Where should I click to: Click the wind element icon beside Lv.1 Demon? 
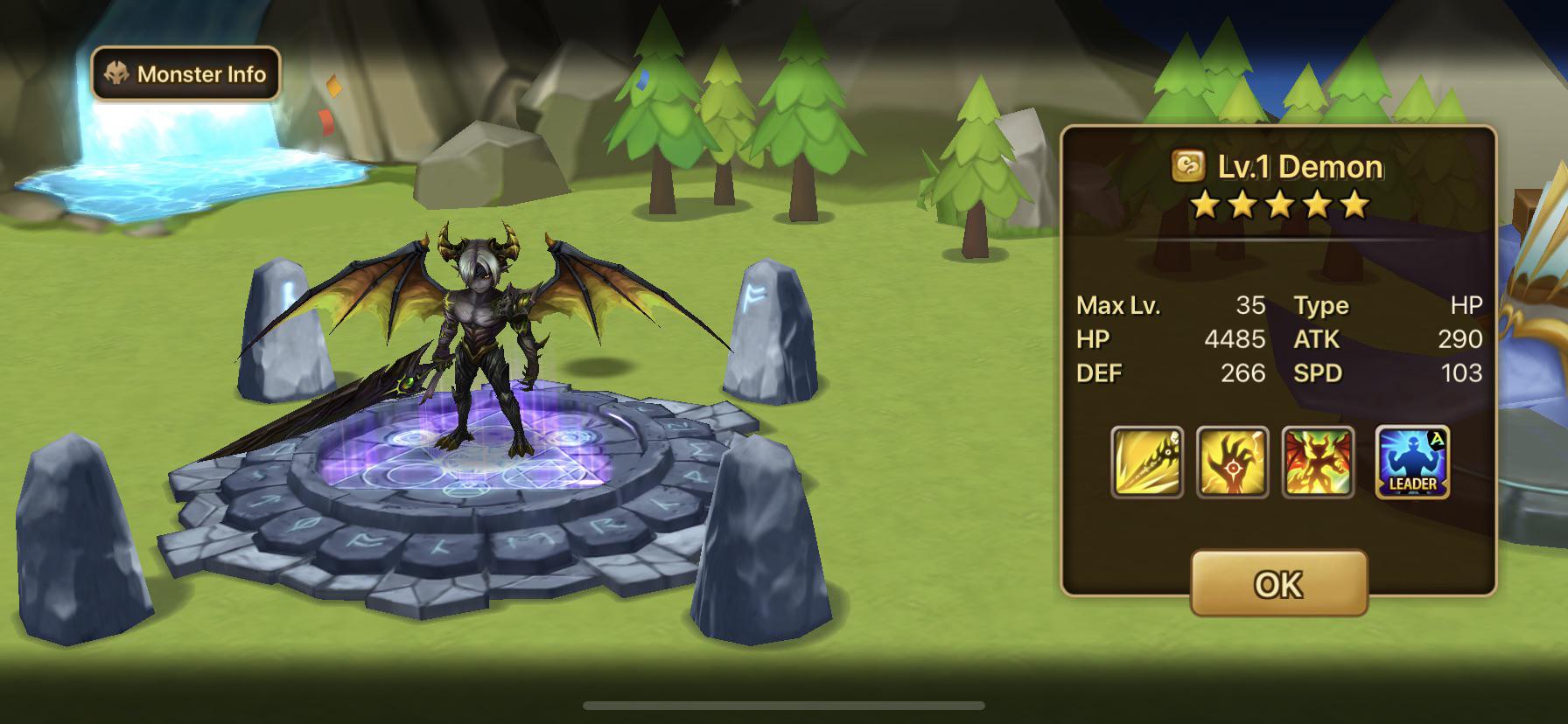(1187, 166)
